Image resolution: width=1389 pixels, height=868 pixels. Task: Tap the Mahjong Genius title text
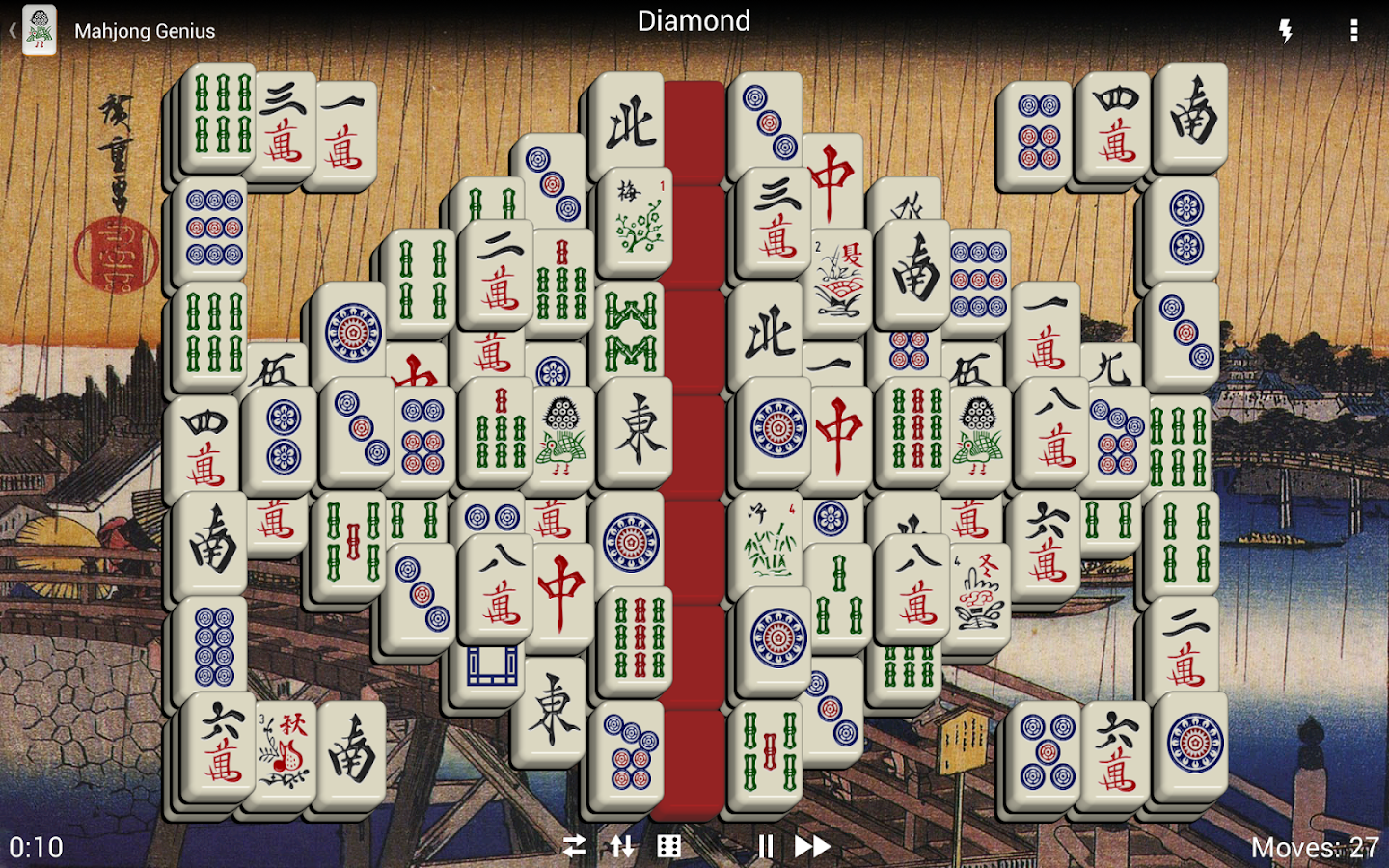pyautogui.click(x=147, y=31)
